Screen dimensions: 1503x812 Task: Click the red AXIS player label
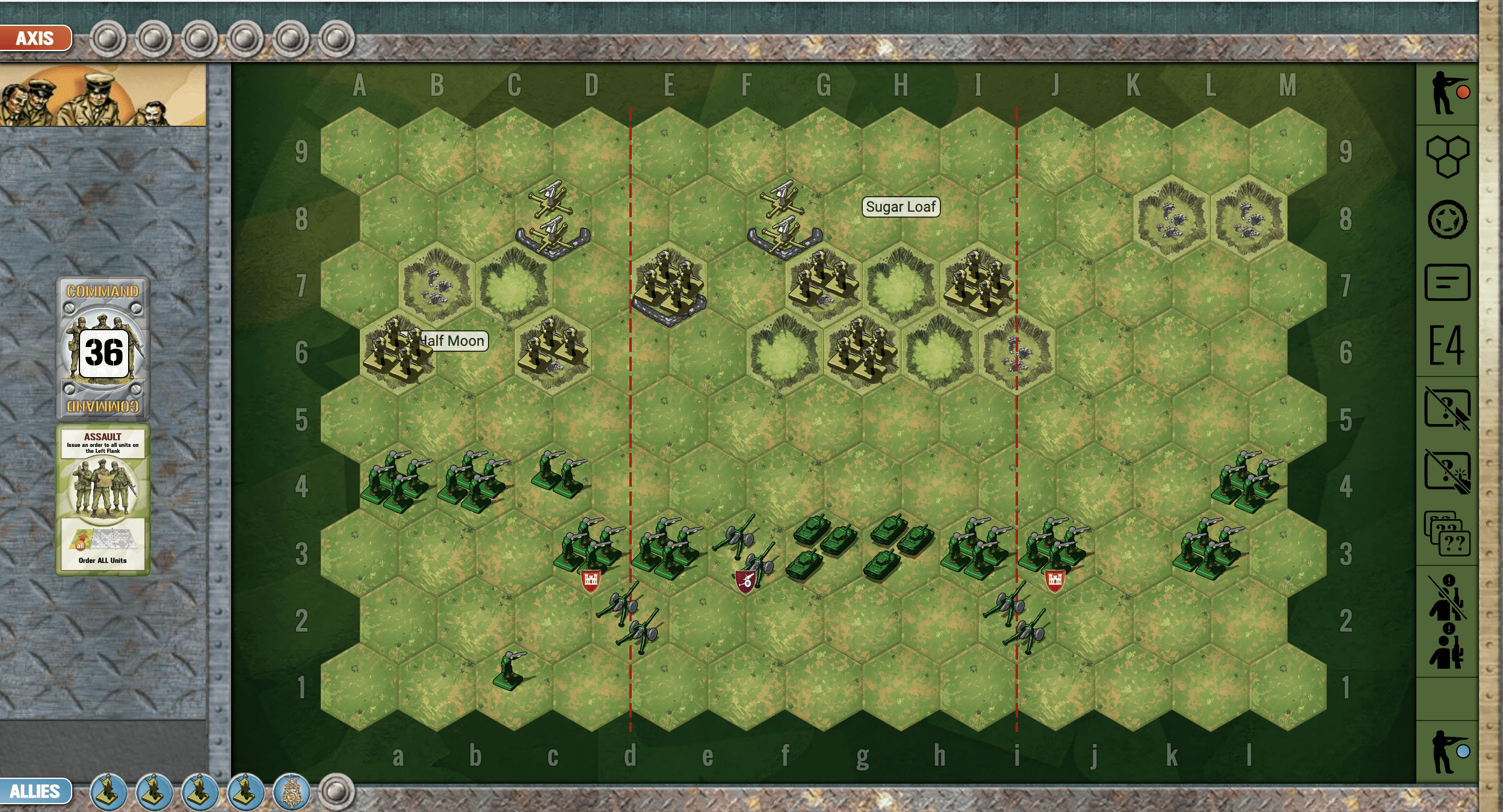(x=35, y=38)
